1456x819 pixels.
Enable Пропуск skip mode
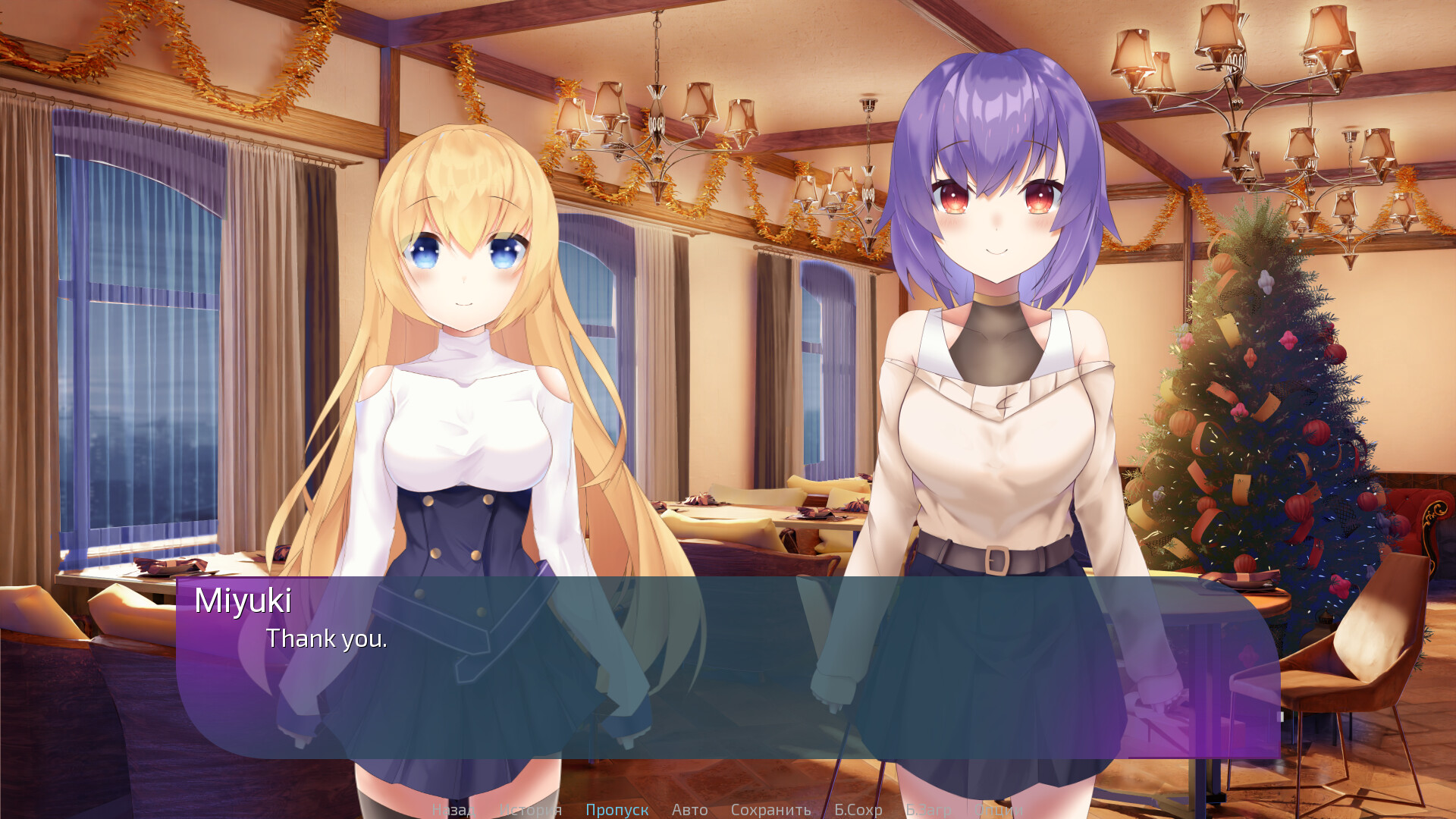tap(618, 809)
